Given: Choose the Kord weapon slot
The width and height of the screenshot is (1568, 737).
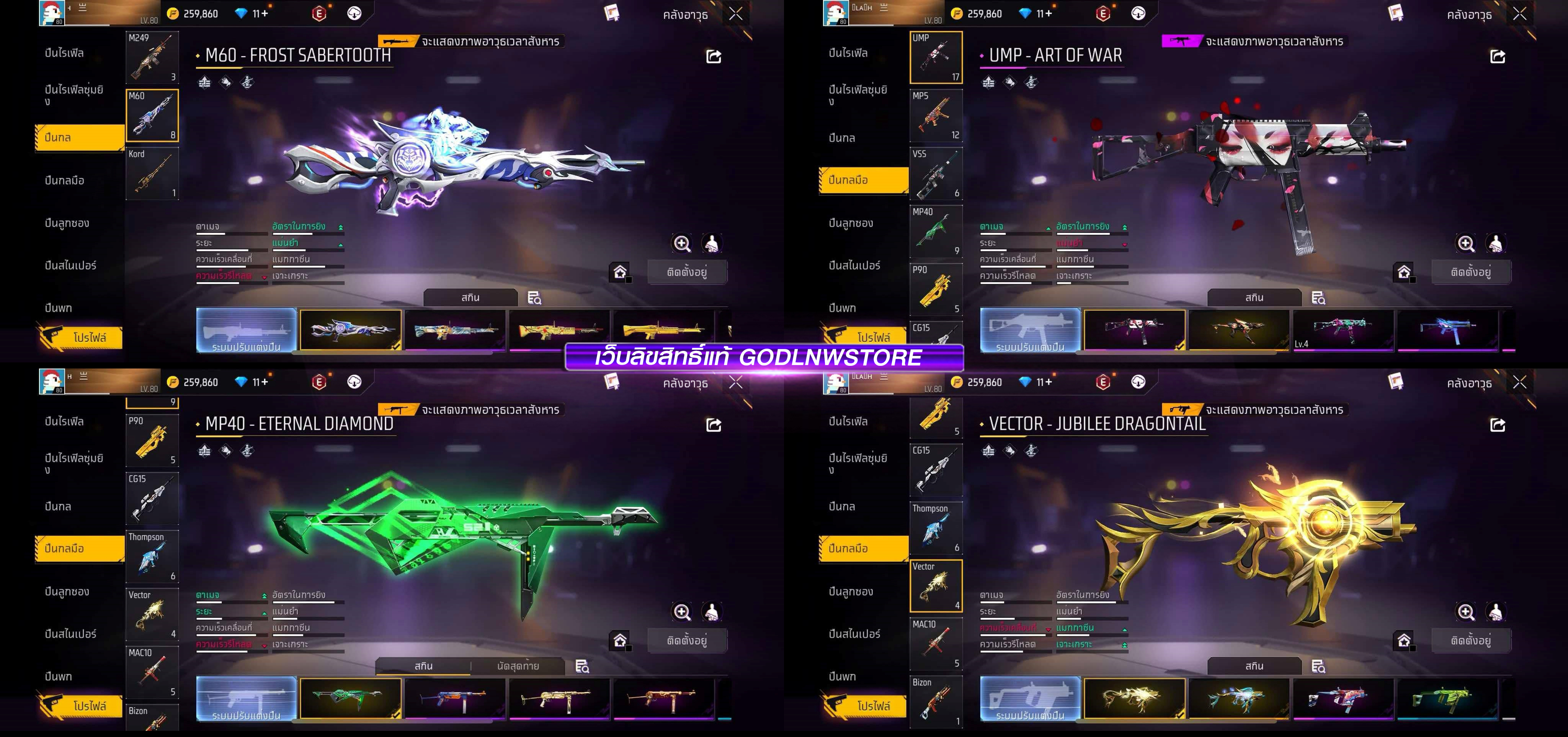Looking at the screenshot, I should 152,174.
